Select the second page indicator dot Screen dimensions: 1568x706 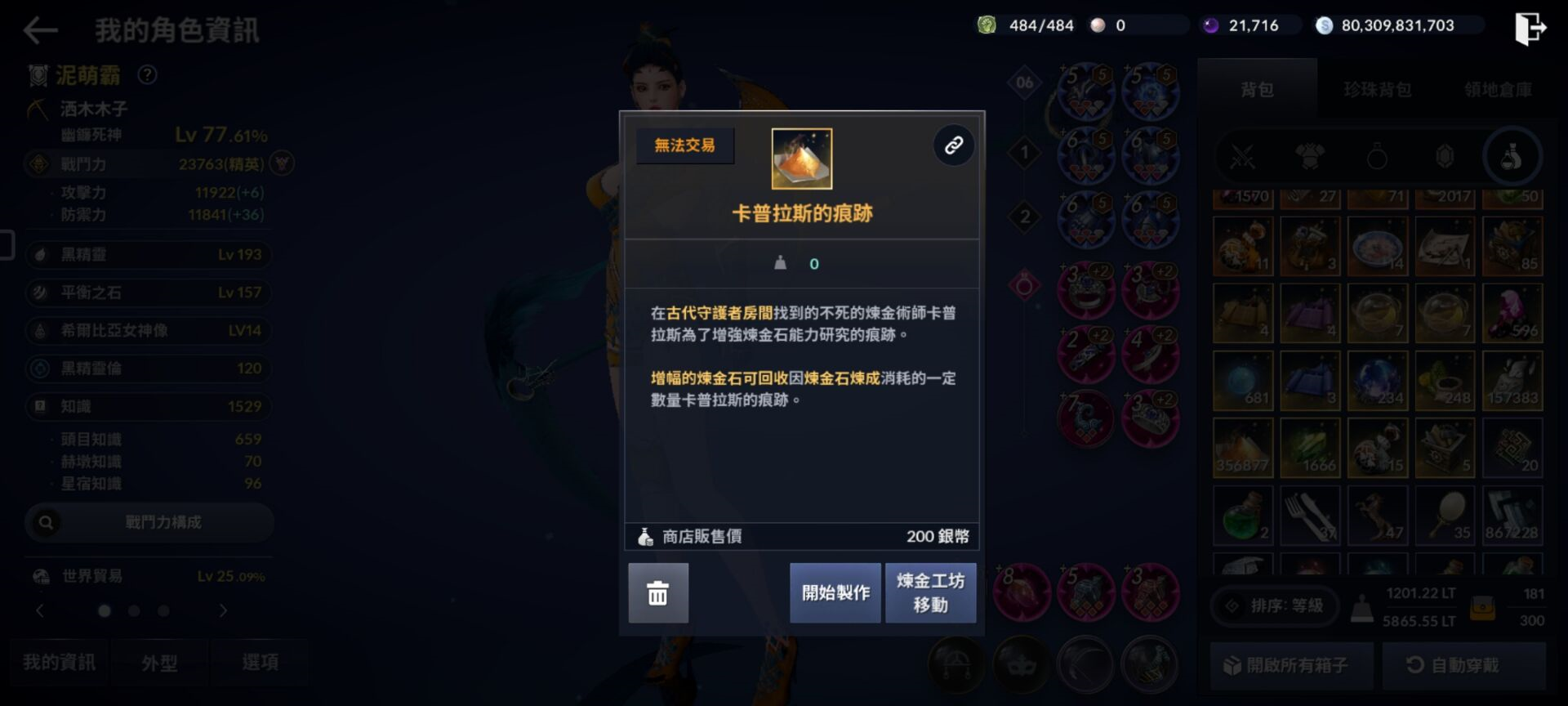[133, 609]
